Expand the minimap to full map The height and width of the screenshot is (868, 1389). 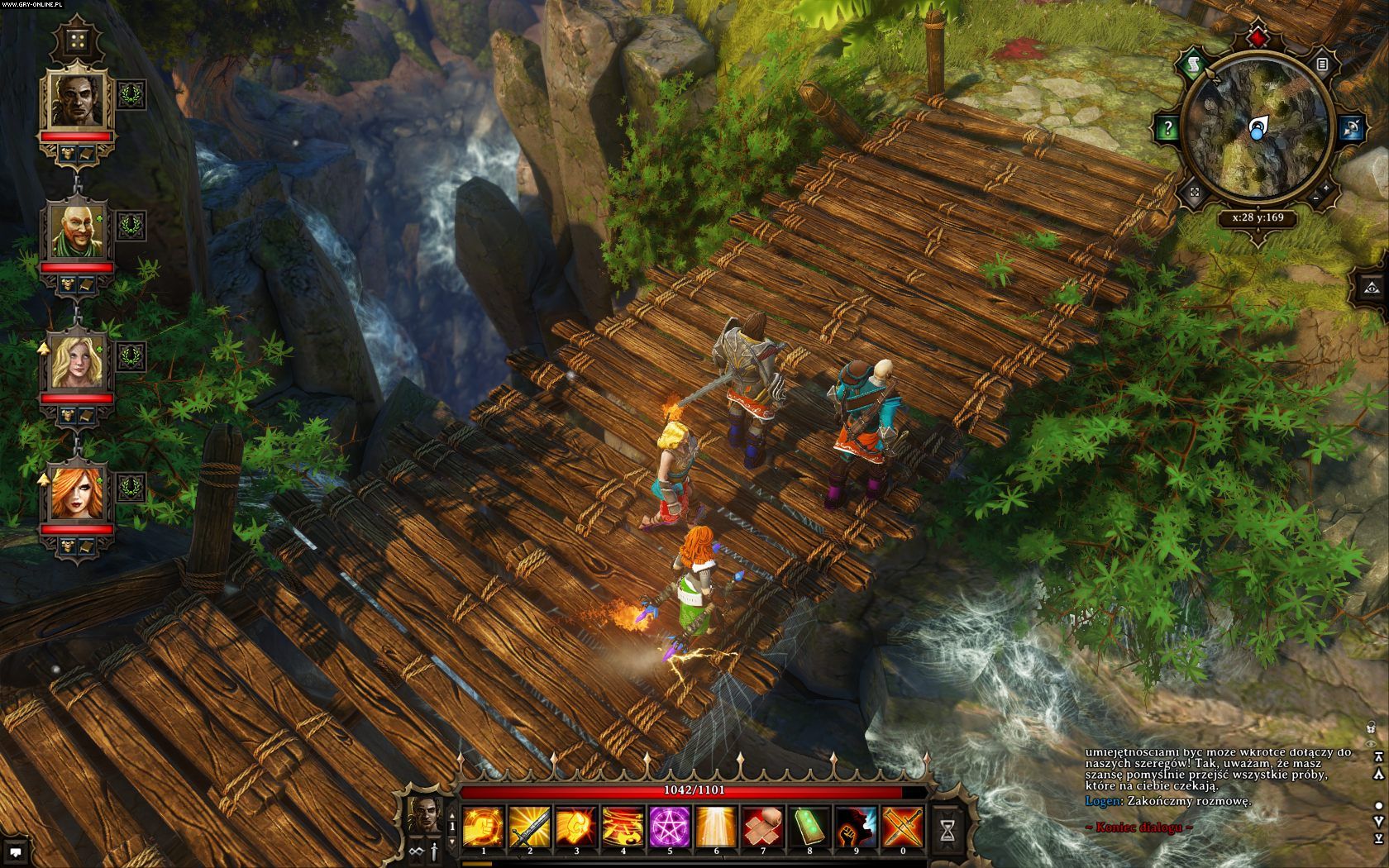tap(1195, 192)
